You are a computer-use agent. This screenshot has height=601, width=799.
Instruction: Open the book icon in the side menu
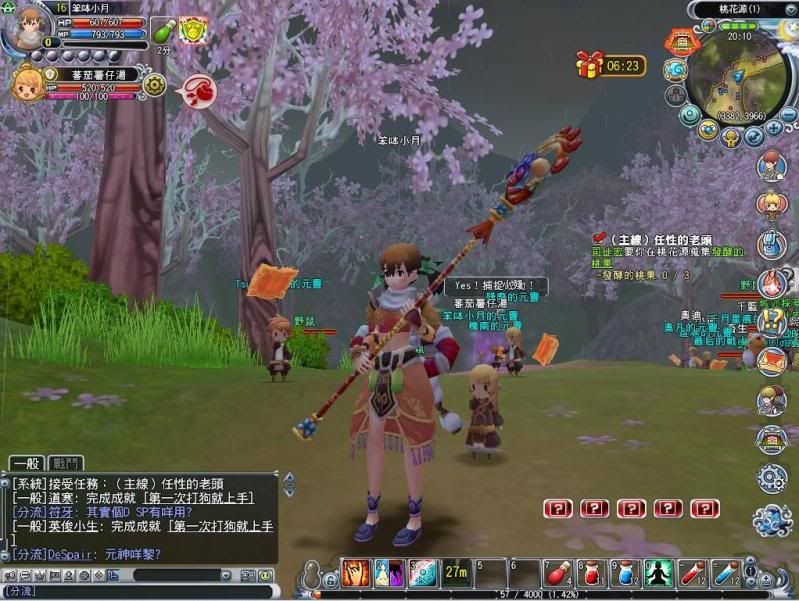click(x=771, y=439)
